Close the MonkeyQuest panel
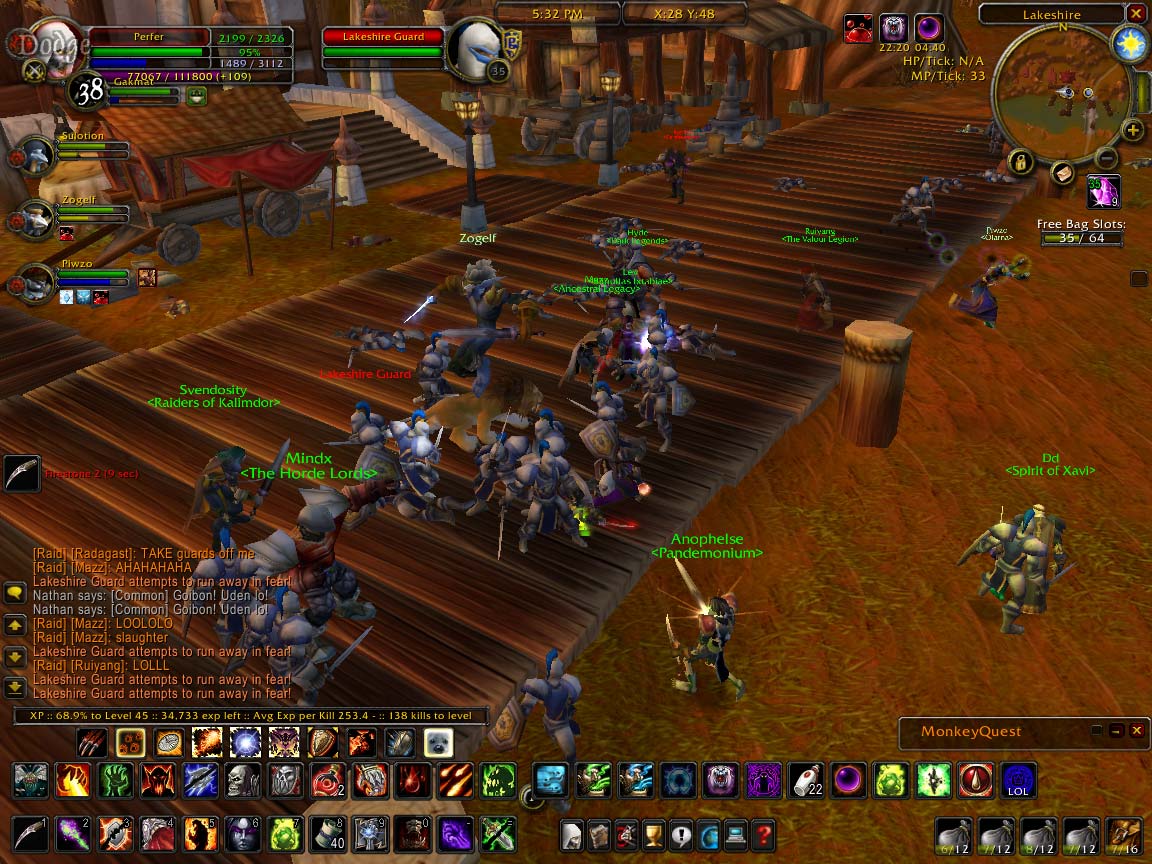This screenshot has height=864, width=1152. pos(1136,731)
